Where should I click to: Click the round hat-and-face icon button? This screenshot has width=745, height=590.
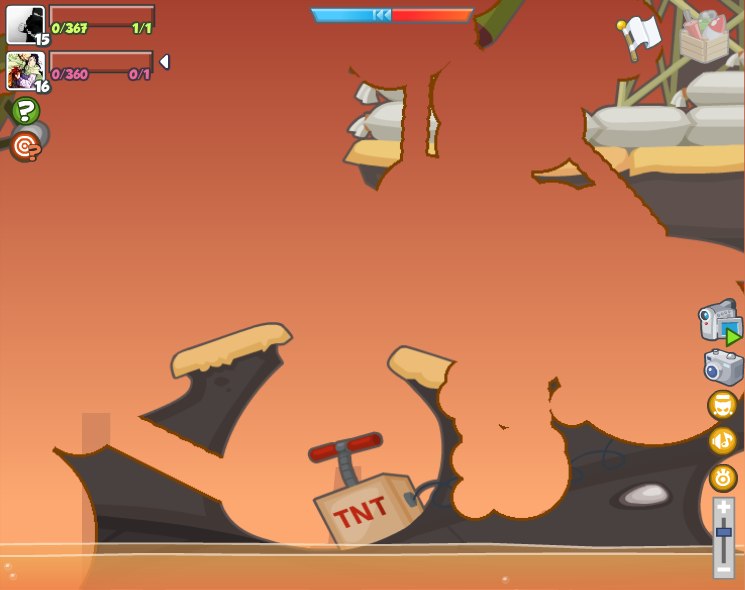(x=723, y=405)
